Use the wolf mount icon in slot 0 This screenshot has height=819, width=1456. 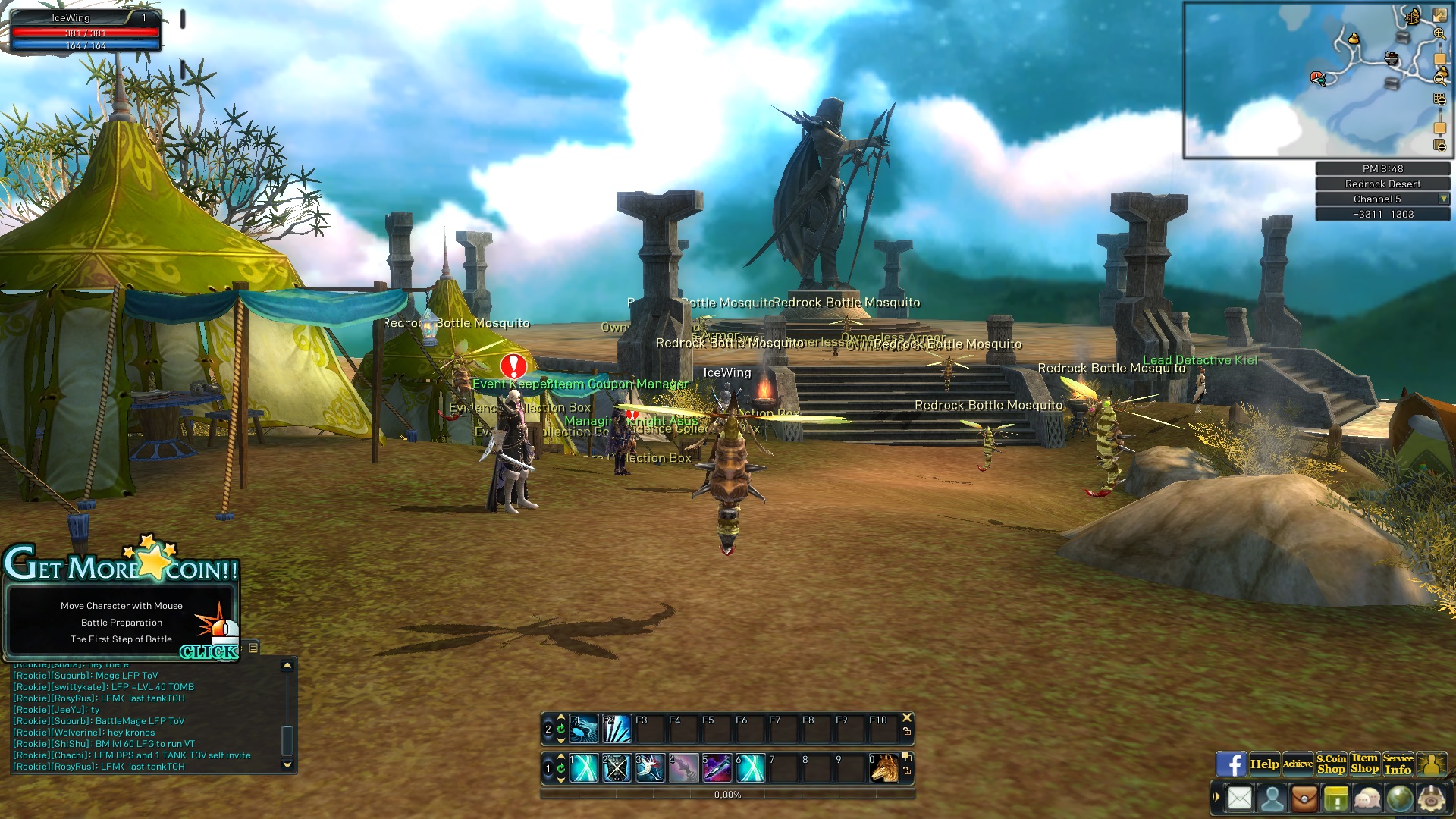point(884,768)
